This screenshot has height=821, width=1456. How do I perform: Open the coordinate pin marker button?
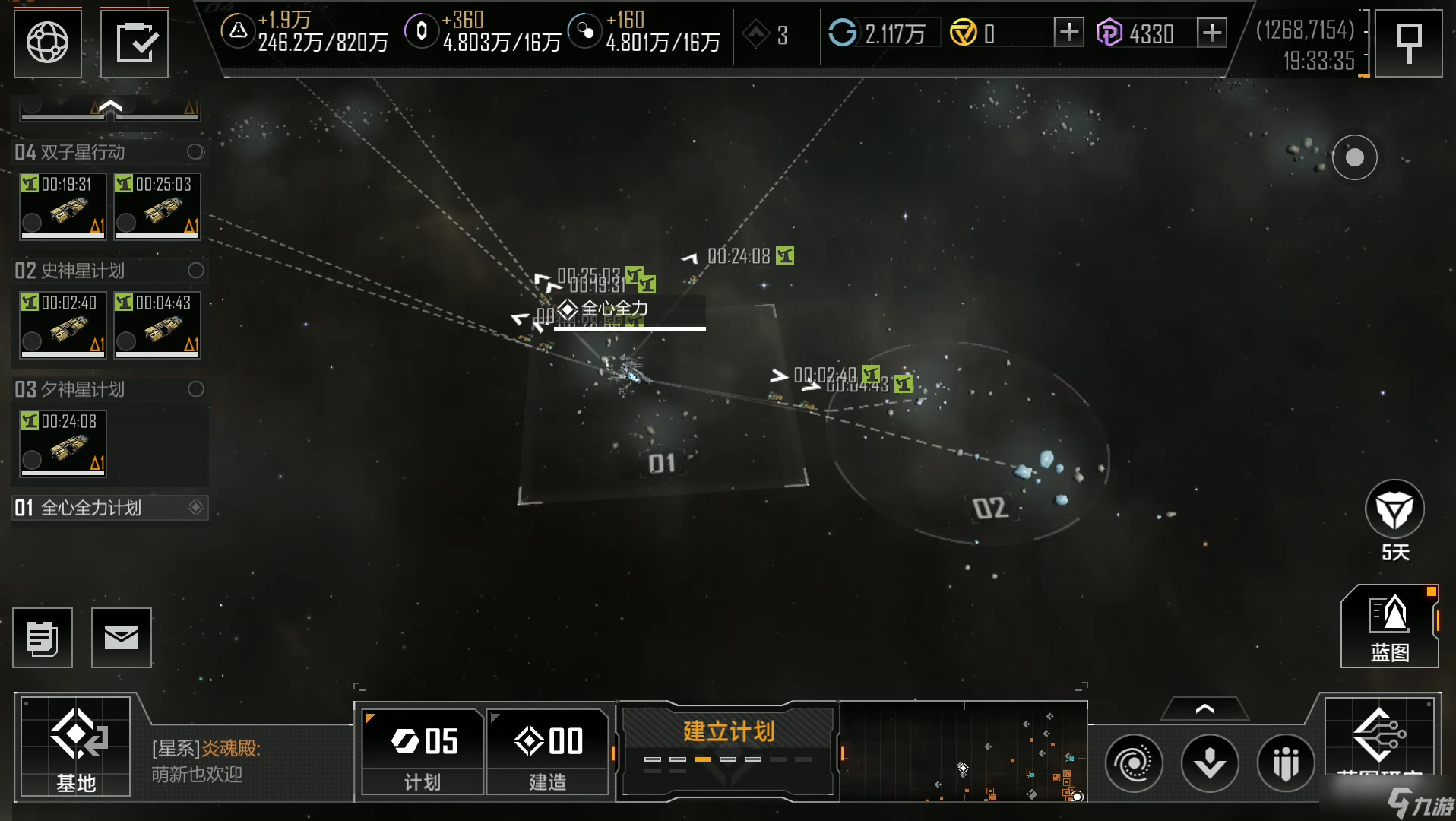coord(1409,43)
